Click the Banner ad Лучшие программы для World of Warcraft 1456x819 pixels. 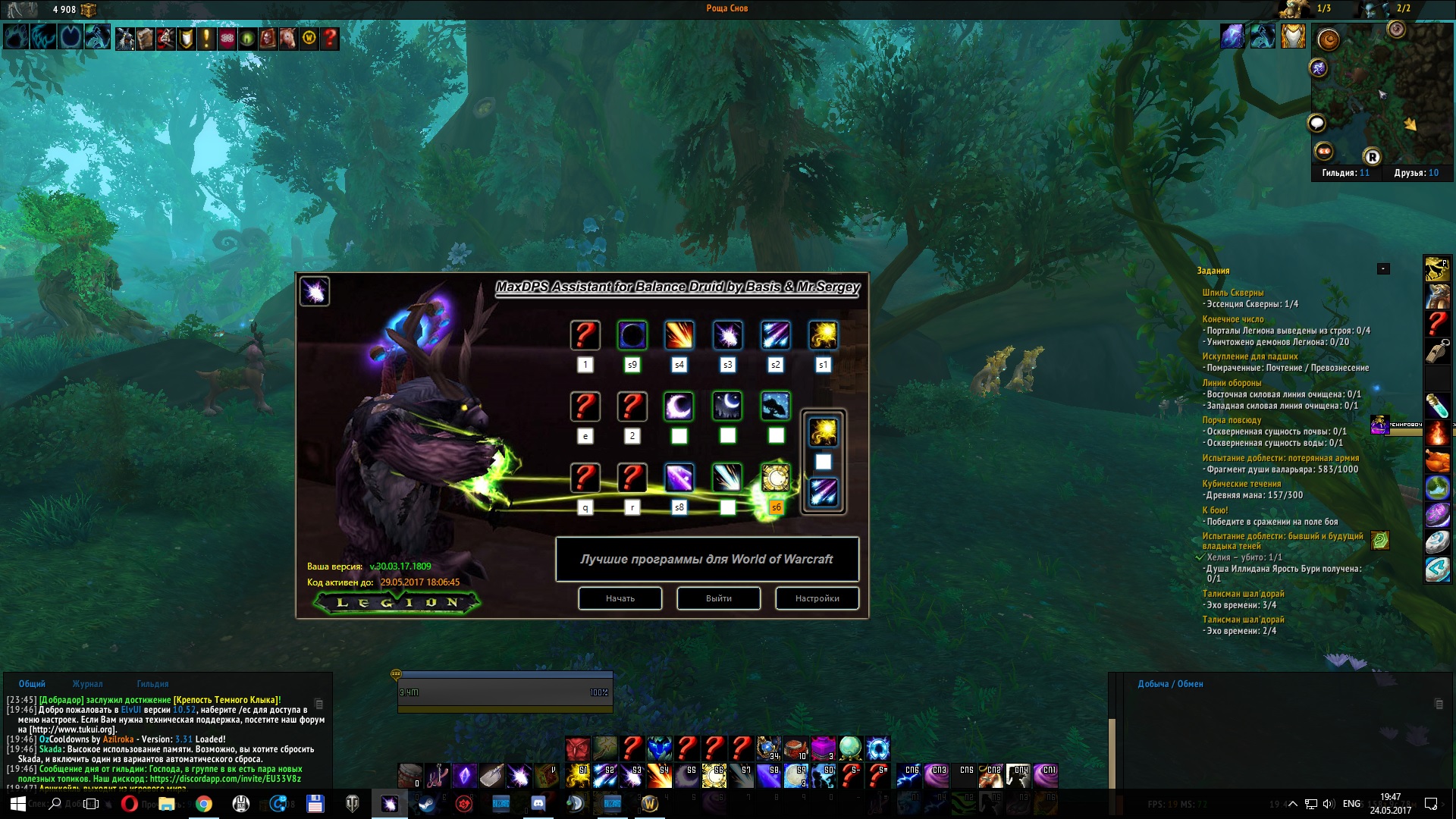point(707,560)
